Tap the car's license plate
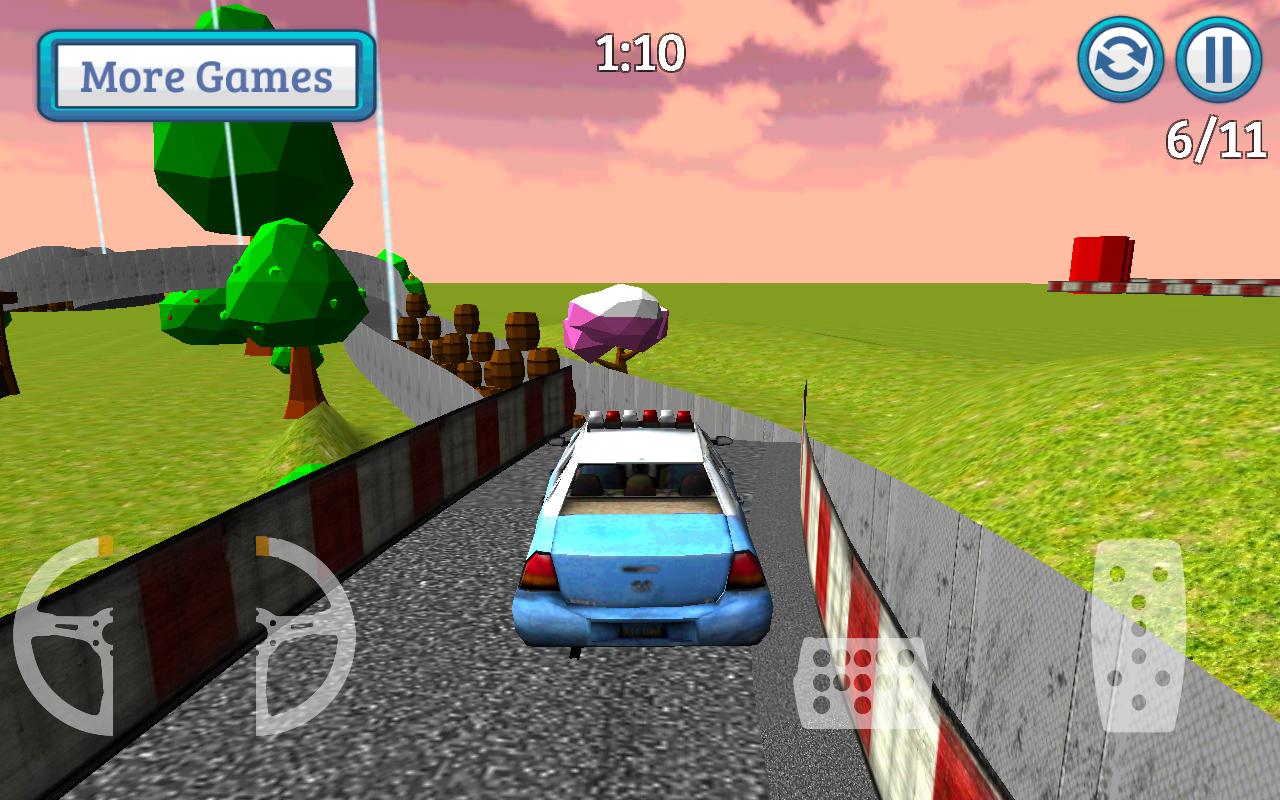The height and width of the screenshot is (800, 1280). 645,628
